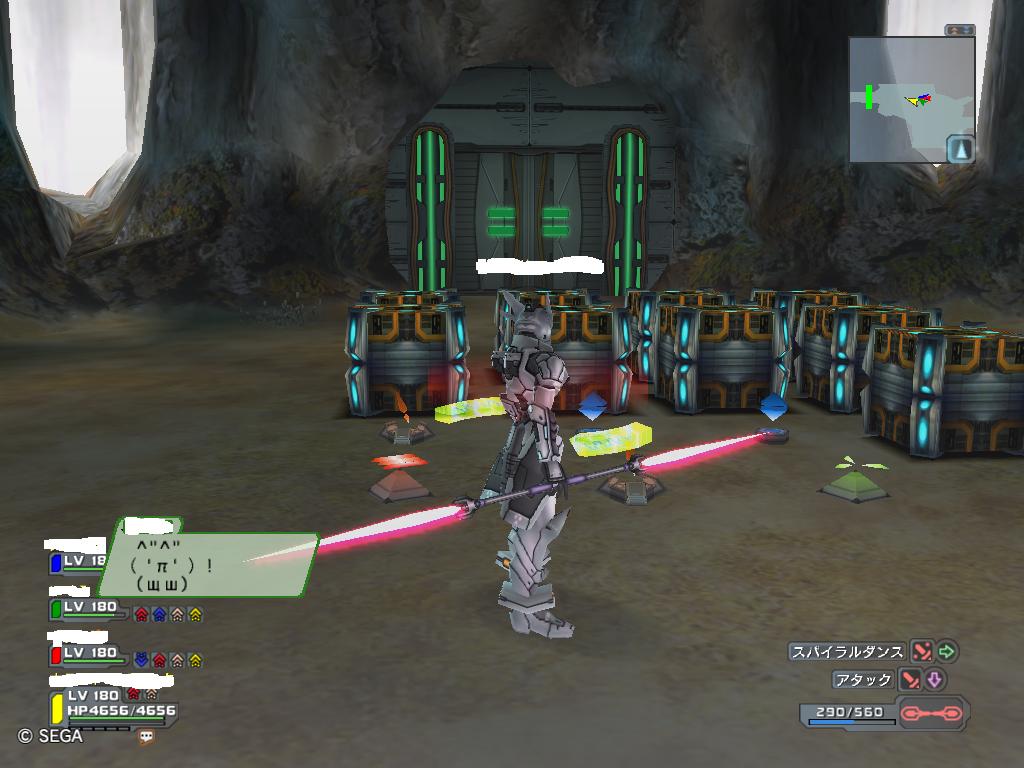Viewport: 1024px width, 768px height.
Task: Toggle the small tab above the minimap
Action: tap(959, 30)
